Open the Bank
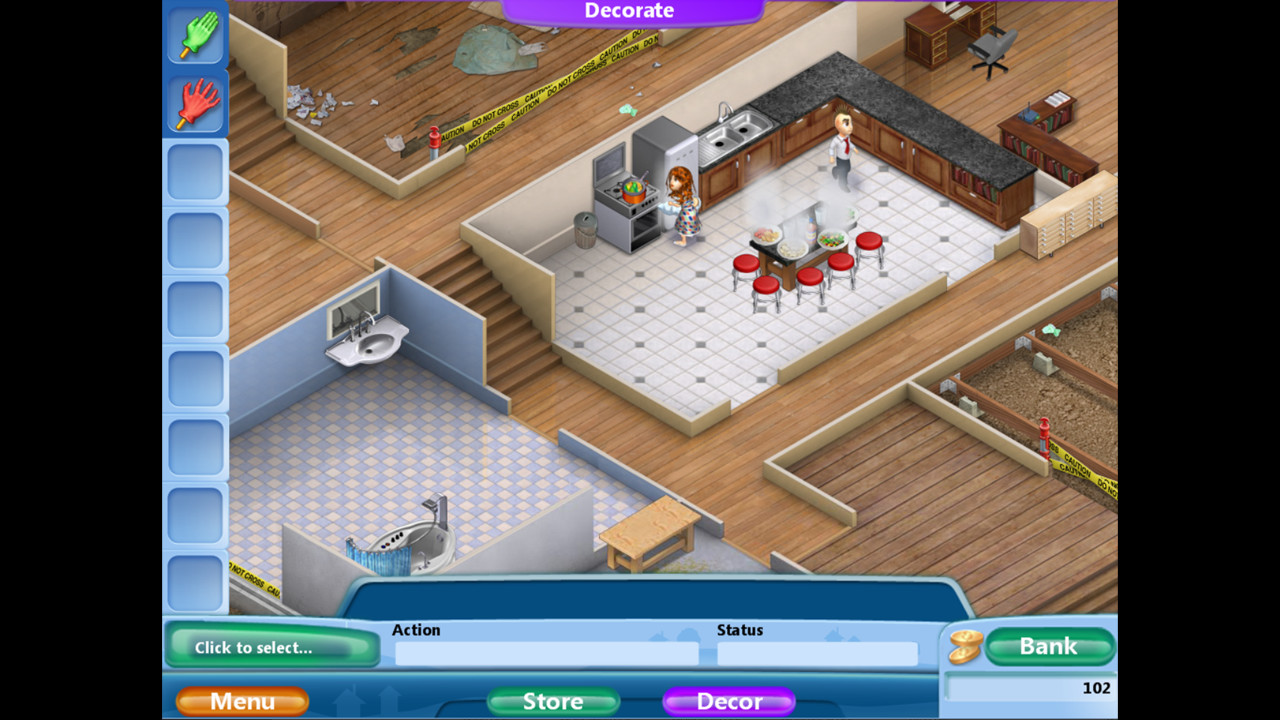1280x720 pixels. (1050, 646)
